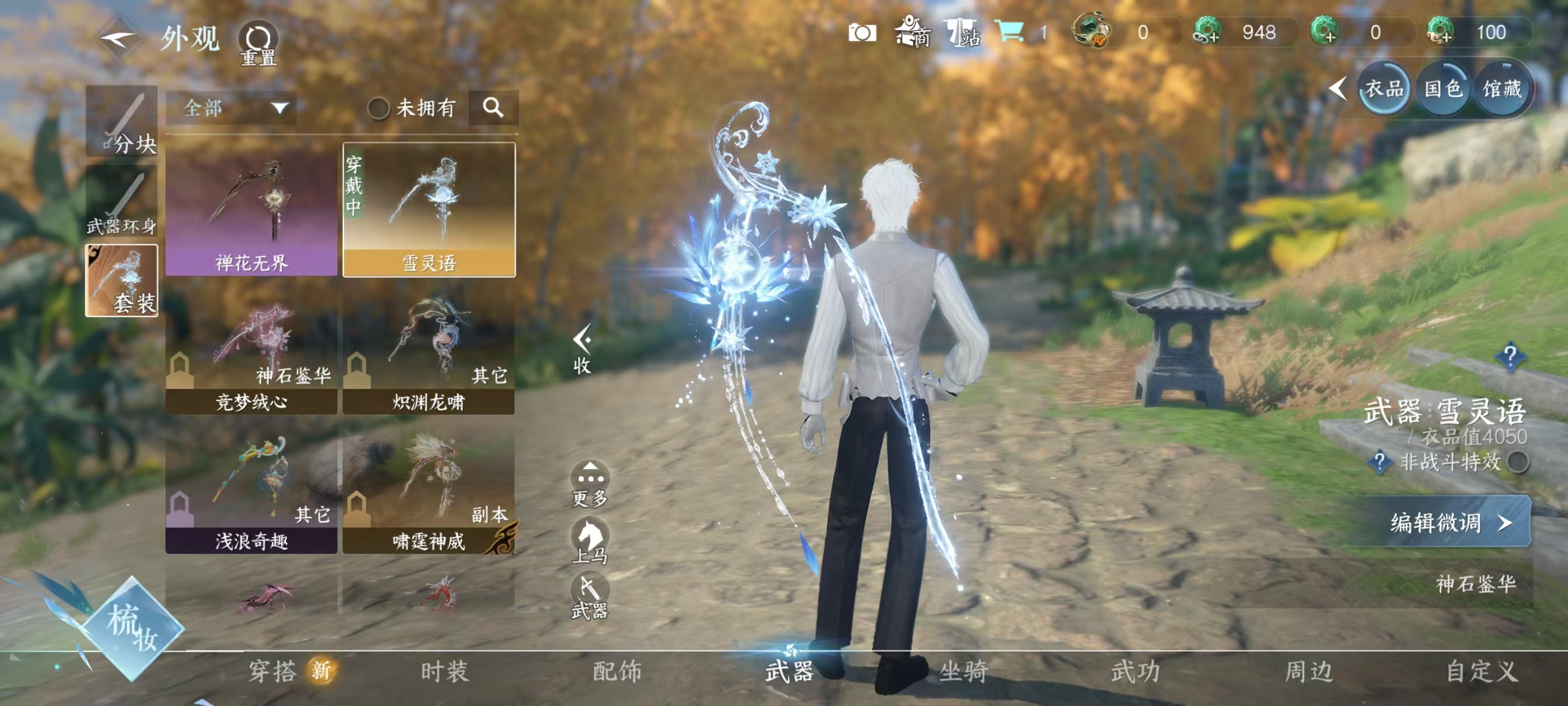Open the weapon search magnifier
The height and width of the screenshot is (706, 1568).
(493, 109)
